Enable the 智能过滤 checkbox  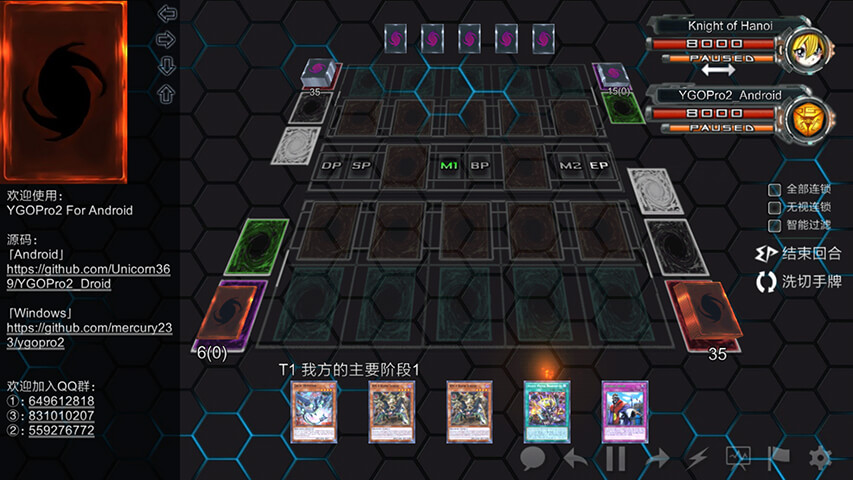[774, 226]
